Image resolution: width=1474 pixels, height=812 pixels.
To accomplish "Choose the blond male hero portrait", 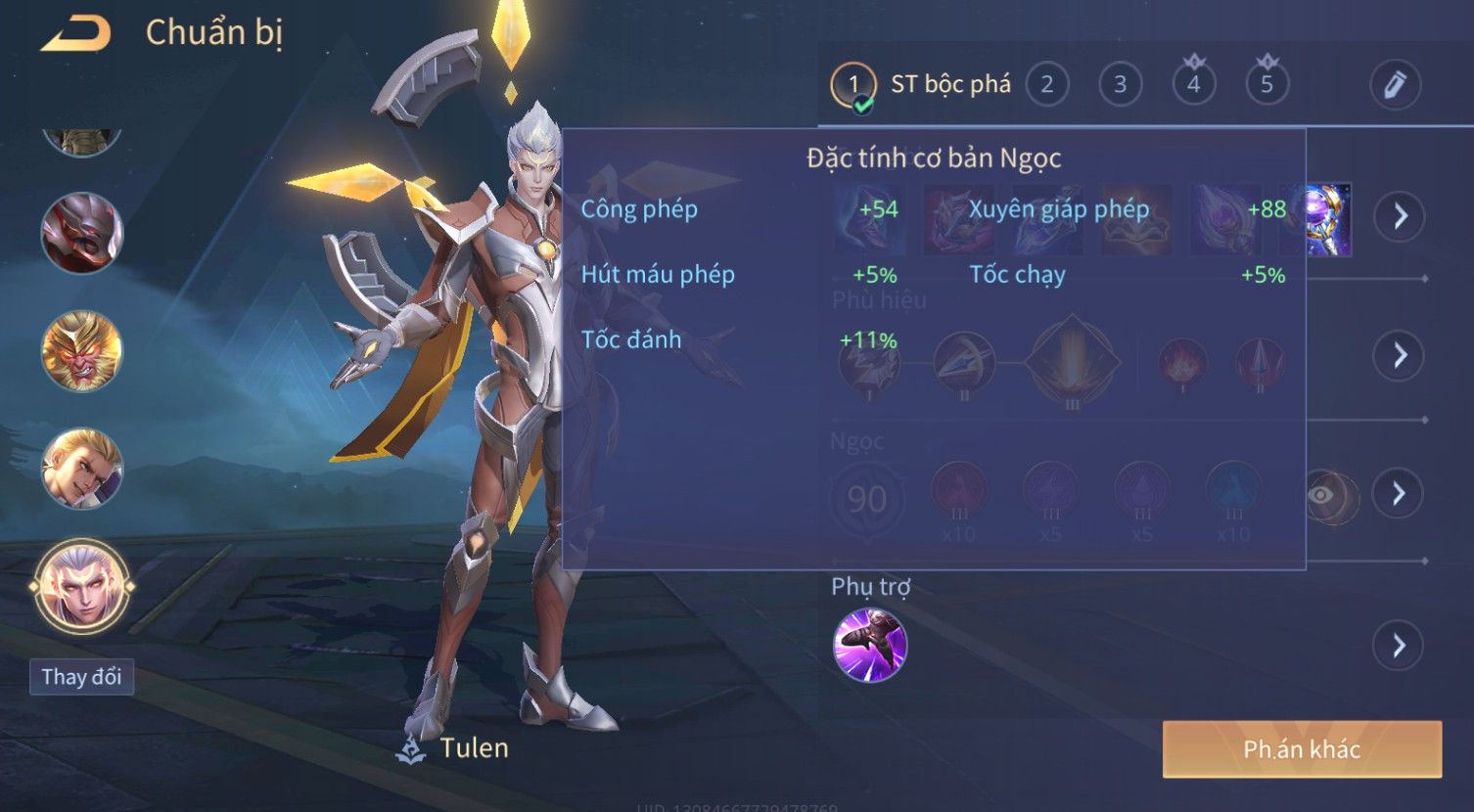I will [x=82, y=469].
